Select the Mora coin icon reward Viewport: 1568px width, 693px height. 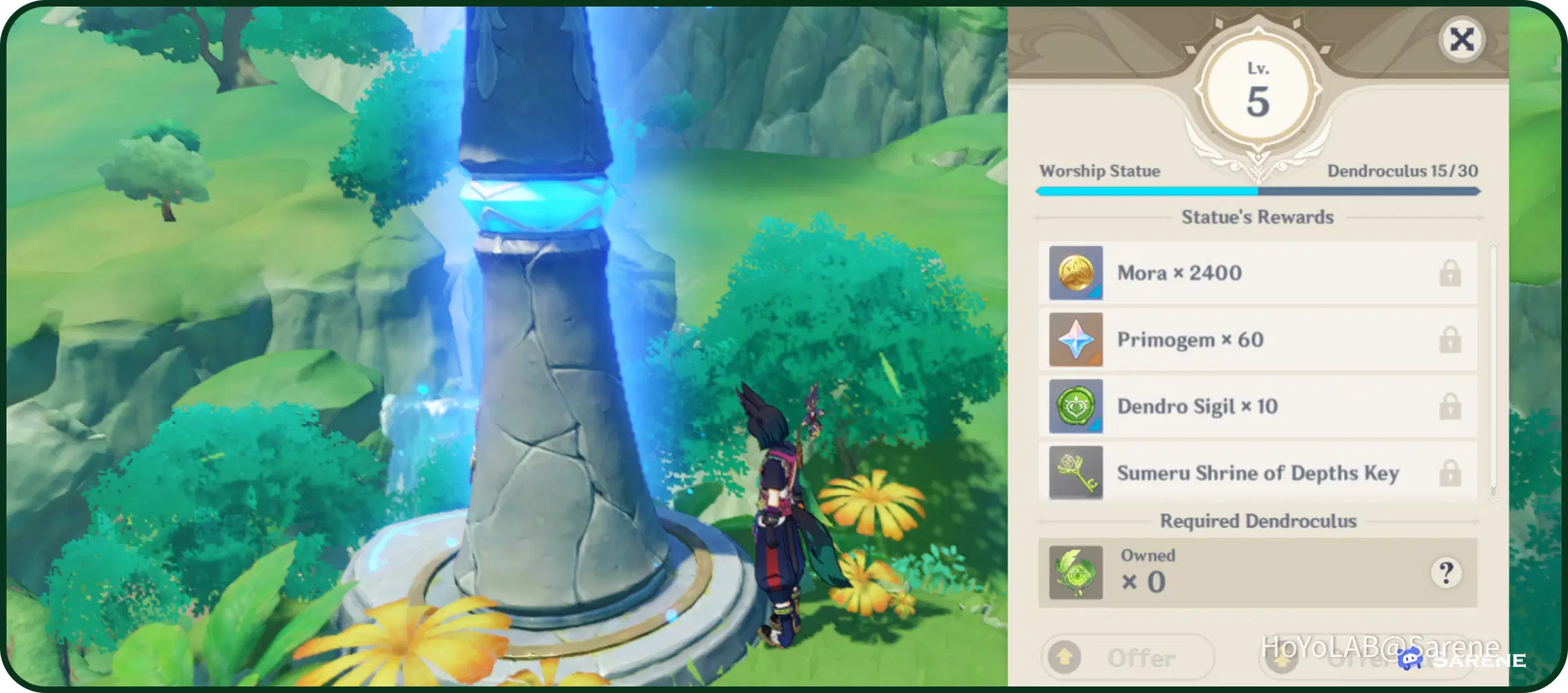tap(1076, 272)
